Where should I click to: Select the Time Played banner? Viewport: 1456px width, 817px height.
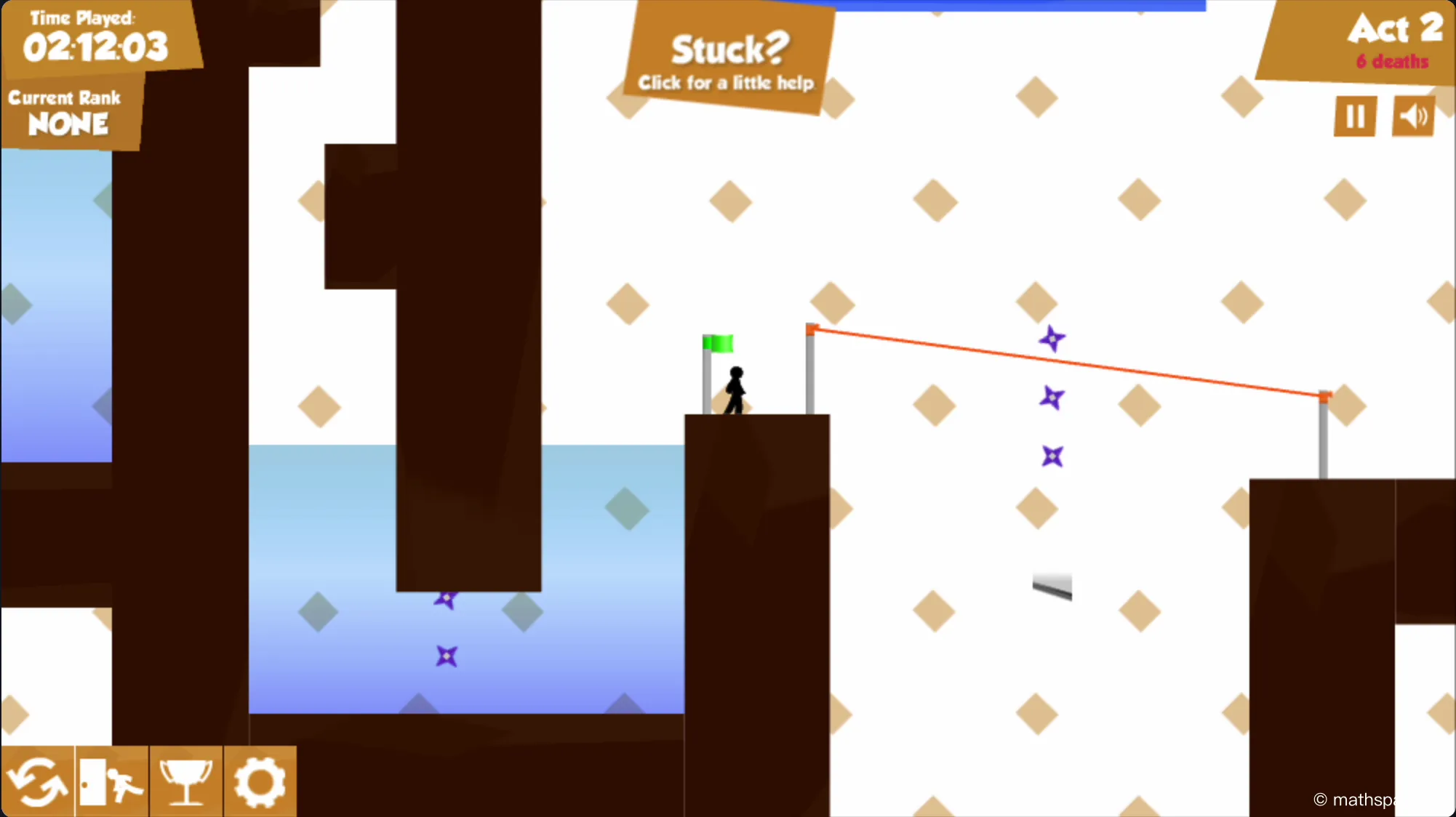tap(95, 36)
